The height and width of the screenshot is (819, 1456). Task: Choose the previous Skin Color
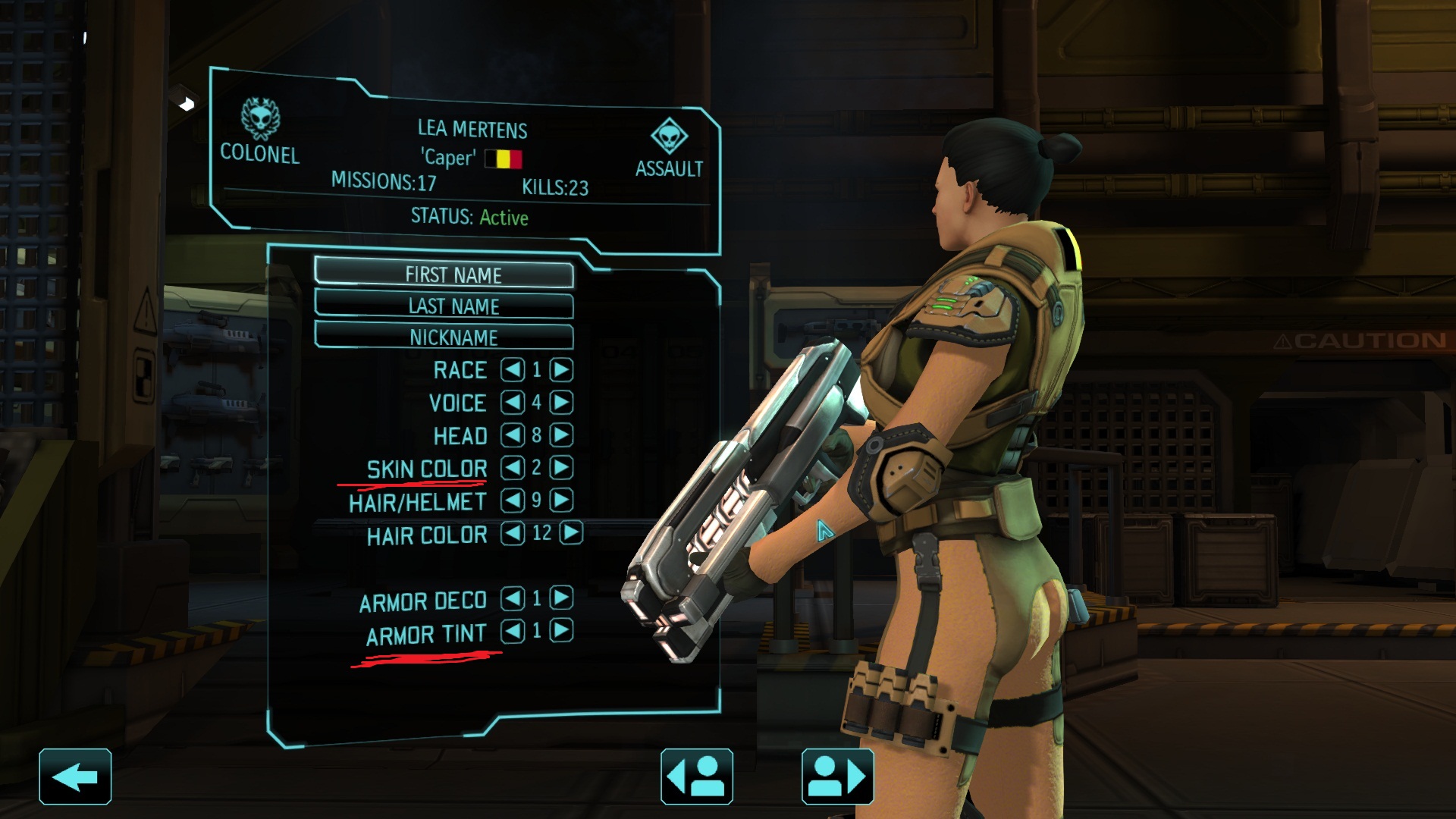click(x=513, y=467)
